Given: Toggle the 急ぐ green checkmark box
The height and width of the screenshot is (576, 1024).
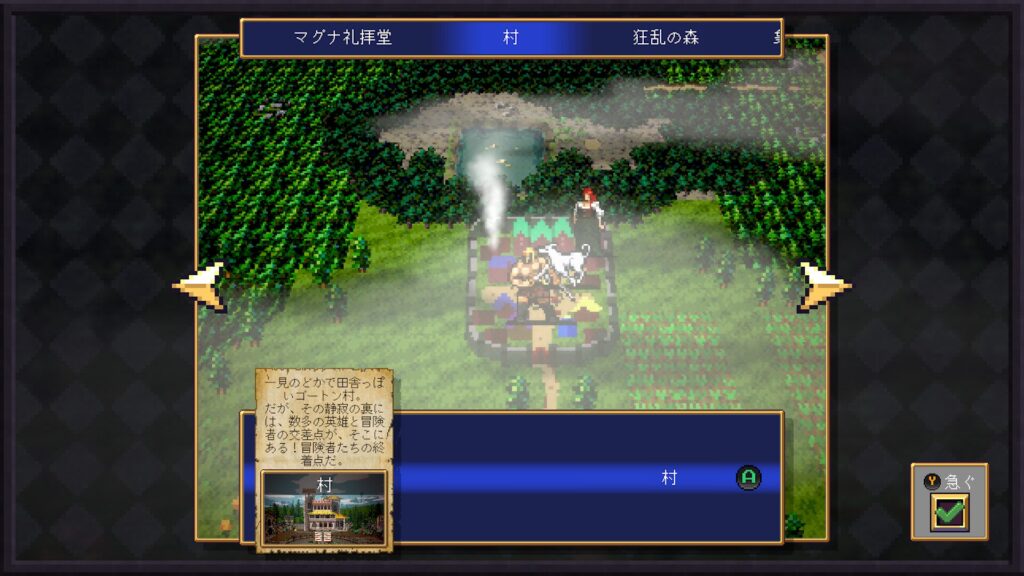Looking at the screenshot, I should point(948,513).
